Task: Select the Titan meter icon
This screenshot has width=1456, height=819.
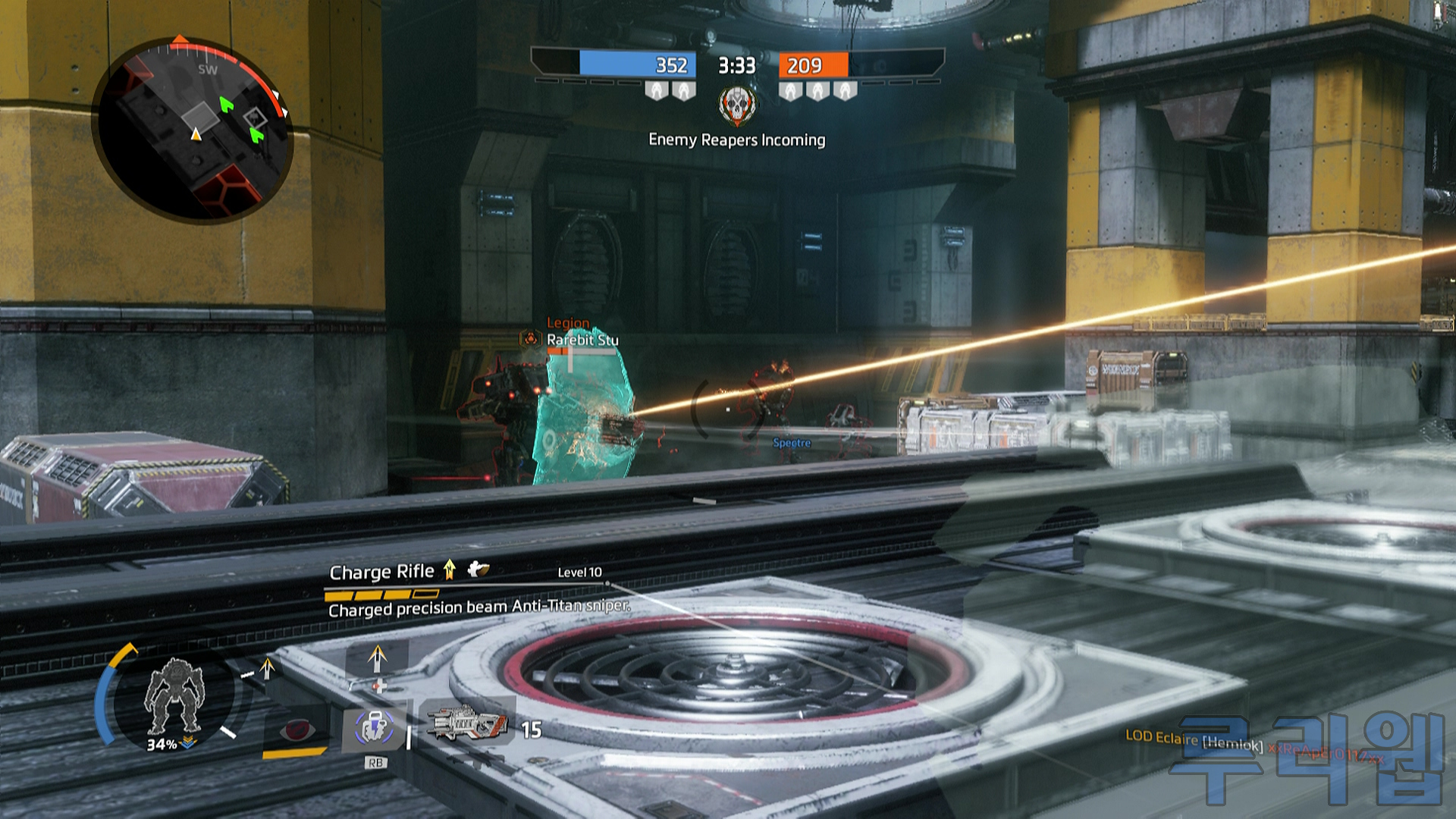Action: click(x=174, y=695)
